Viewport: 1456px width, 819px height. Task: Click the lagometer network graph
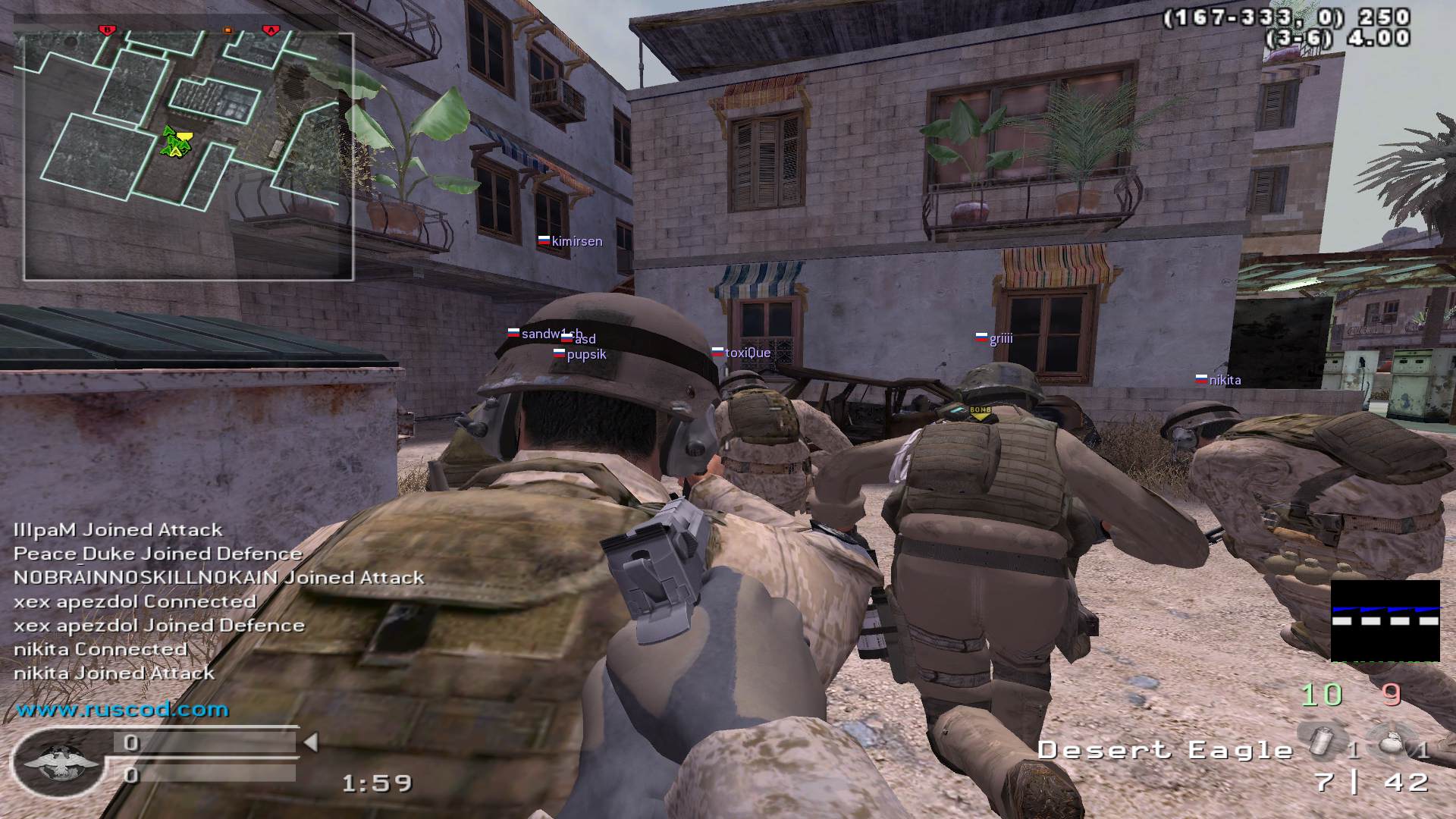point(1385,621)
